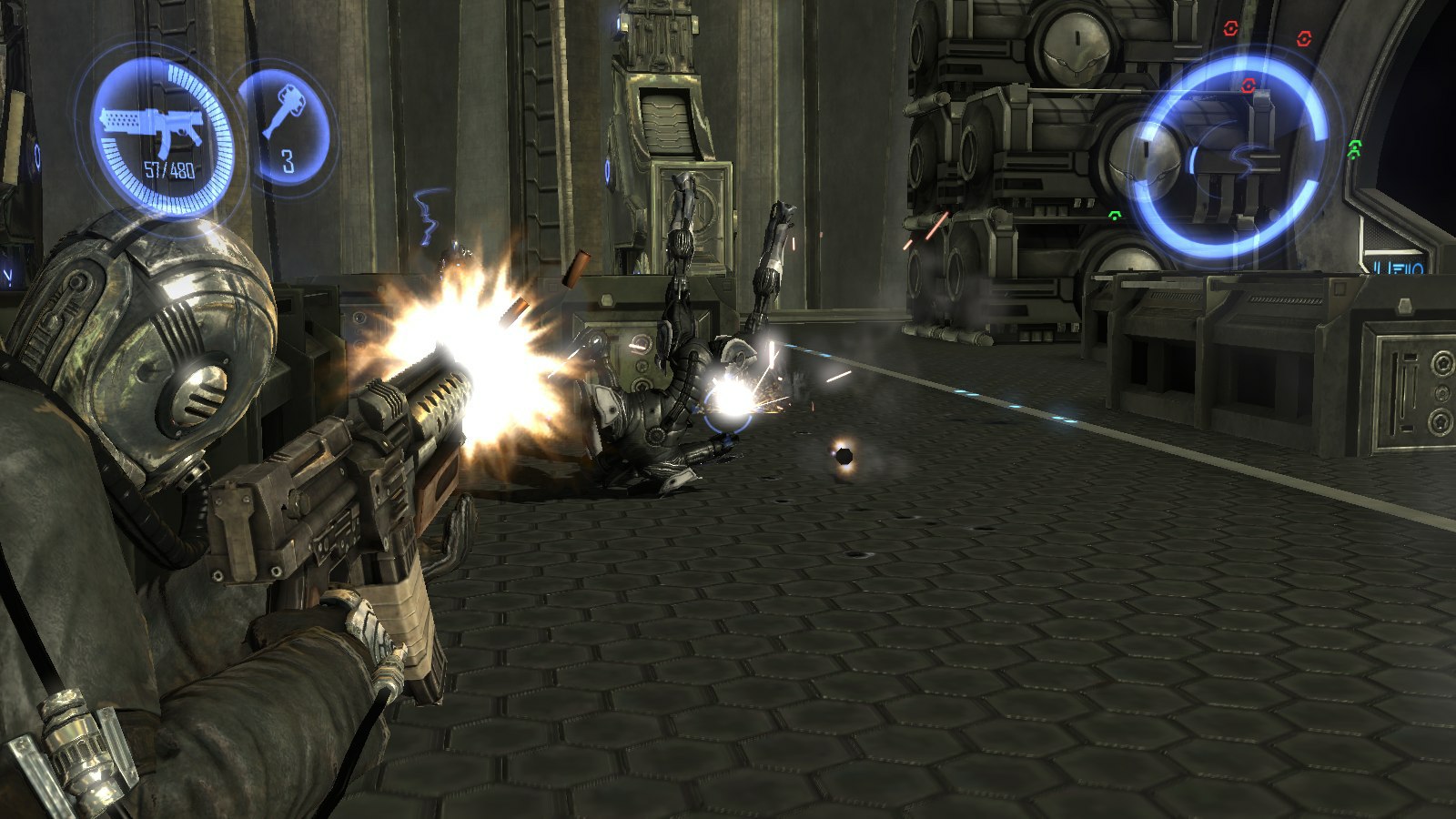The image size is (1456, 819).
Task: Click the green ally marker right of the radar
Action: [1354, 147]
